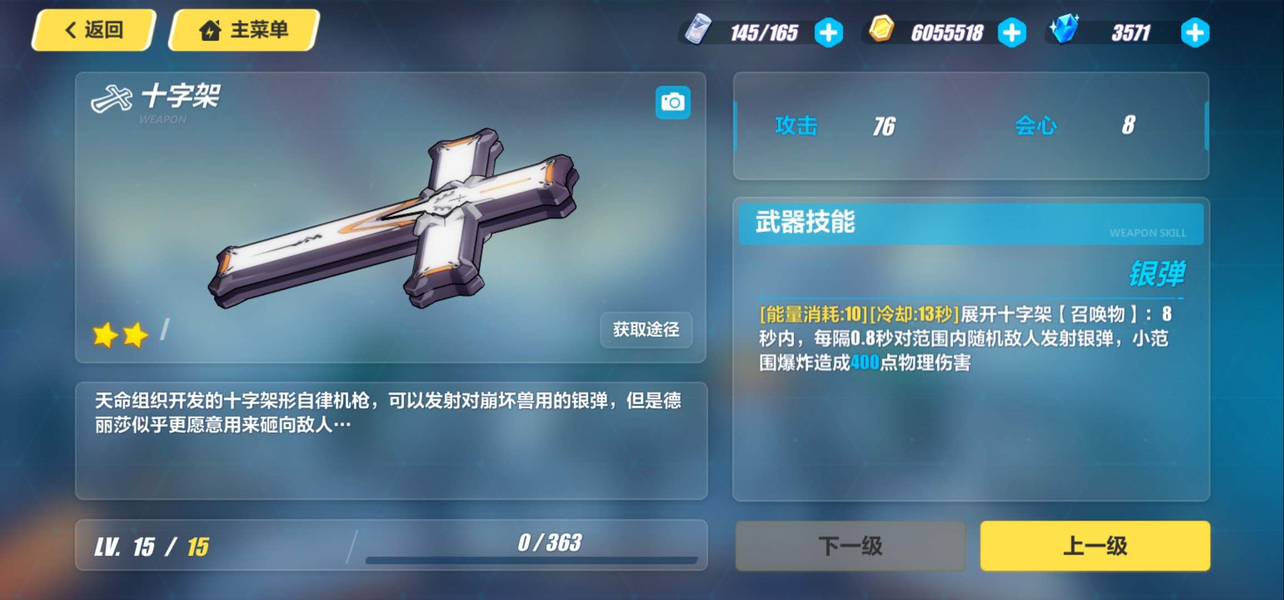Open the 主菜单 main menu
The height and width of the screenshot is (600, 1284).
click(x=244, y=30)
